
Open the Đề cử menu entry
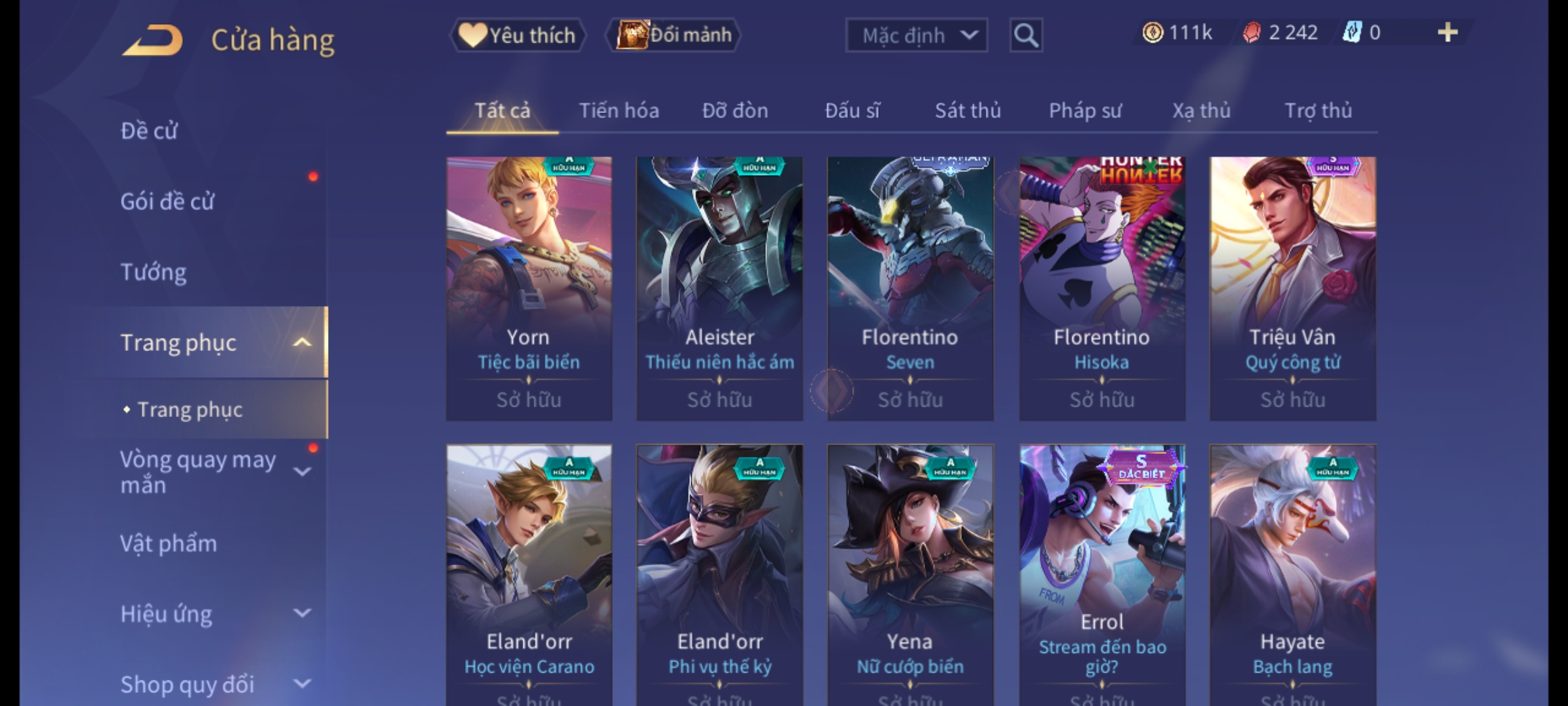[149, 131]
